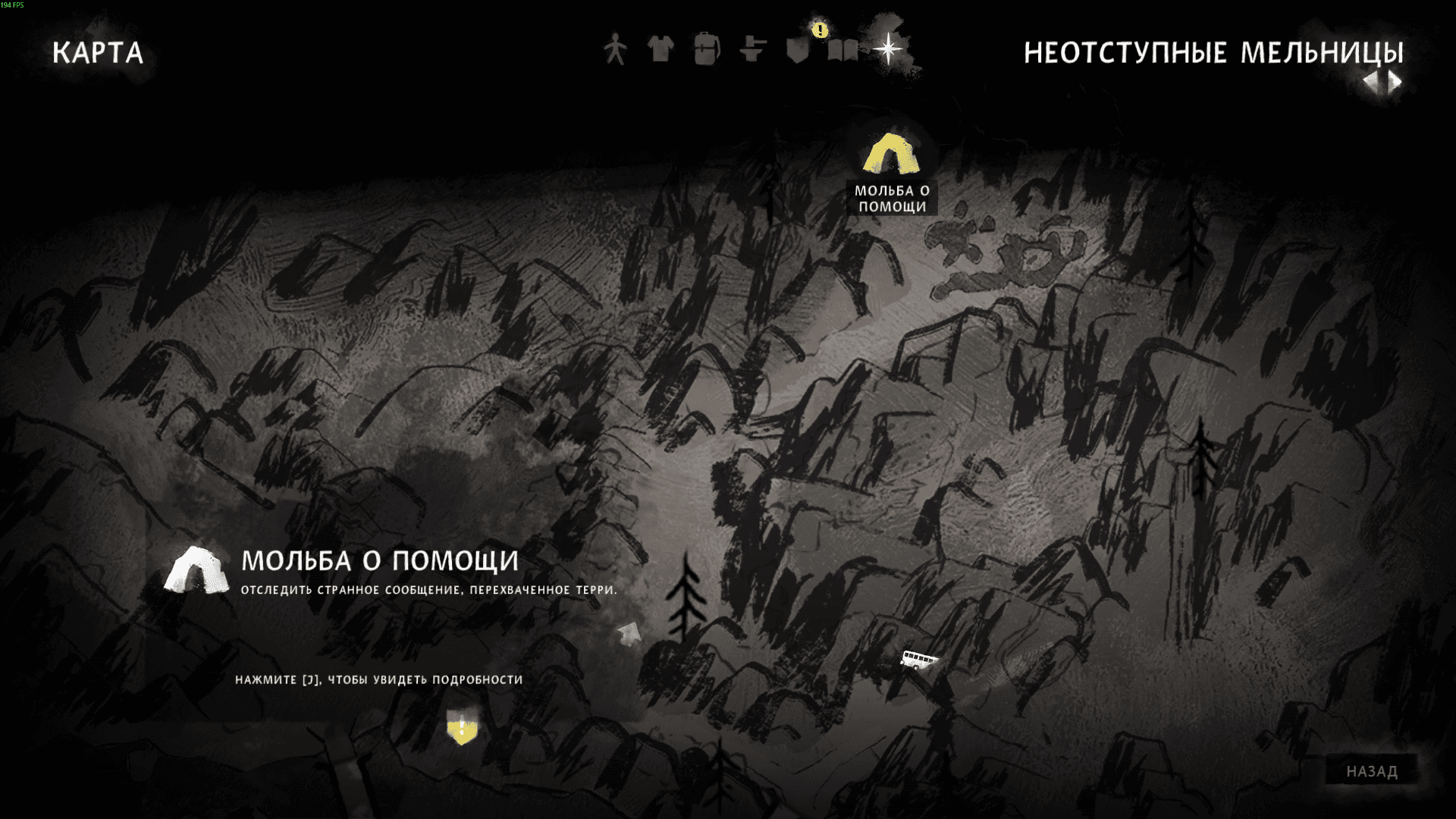Image resolution: width=1456 pixels, height=819 pixels.
Task: Select the compass star map tab
Action: pos(888,50)
